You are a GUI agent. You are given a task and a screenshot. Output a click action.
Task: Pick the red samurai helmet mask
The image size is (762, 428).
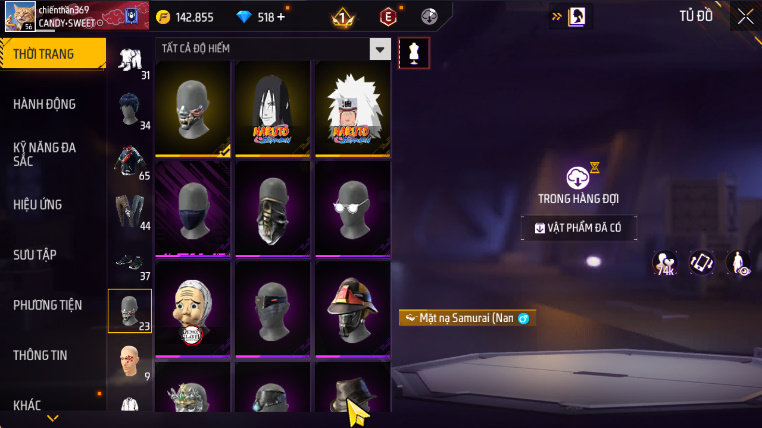click(352, 308)
